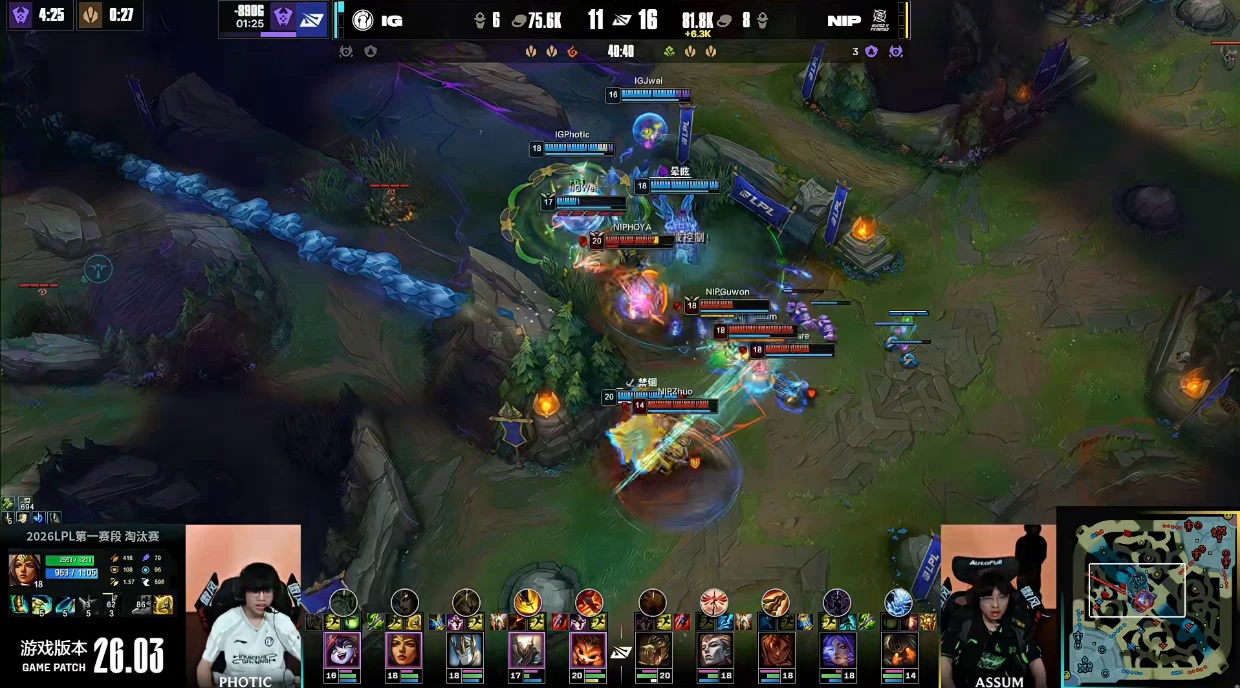This screenshot has width=1240, height=688.
Task: Select the purple-faced level 16 champion portrait
Action: click(x=342, y=650)
